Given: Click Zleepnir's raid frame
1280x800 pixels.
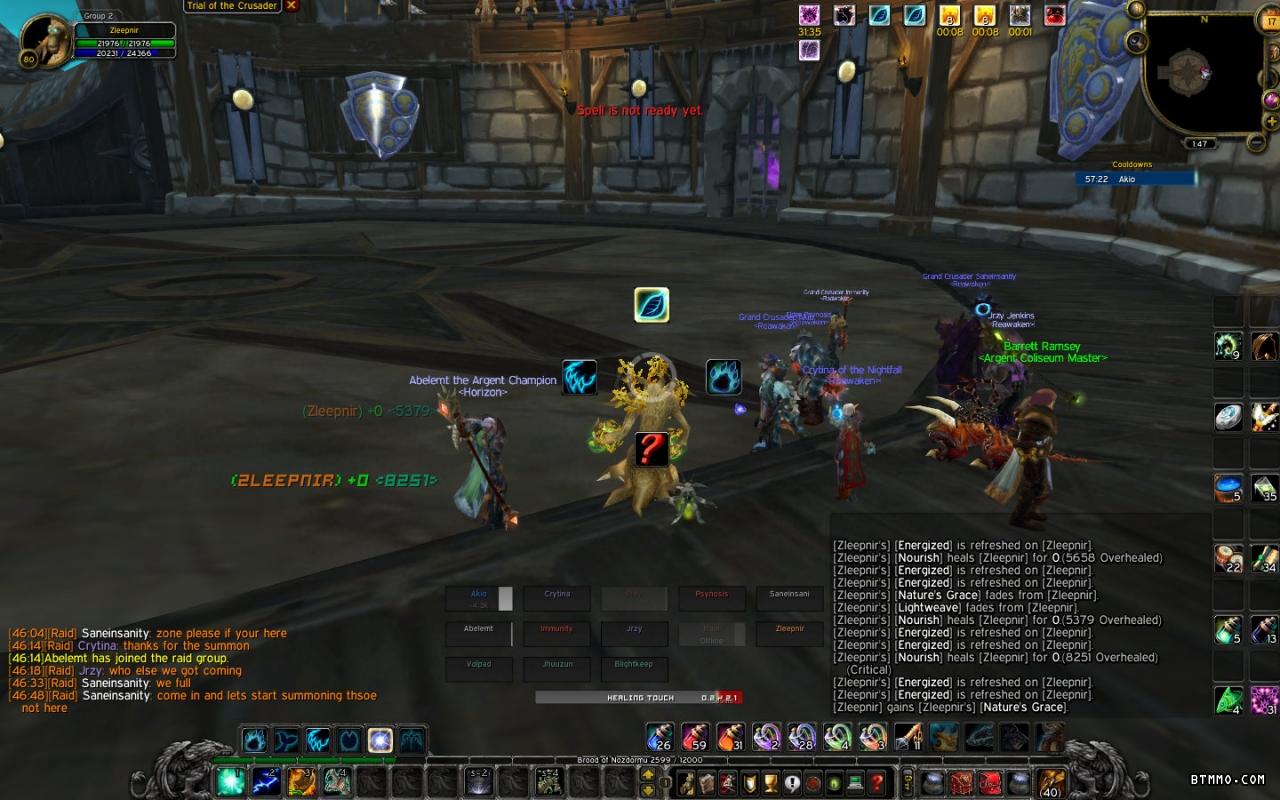Looking at the screenshot, I should tap(789, 633).
